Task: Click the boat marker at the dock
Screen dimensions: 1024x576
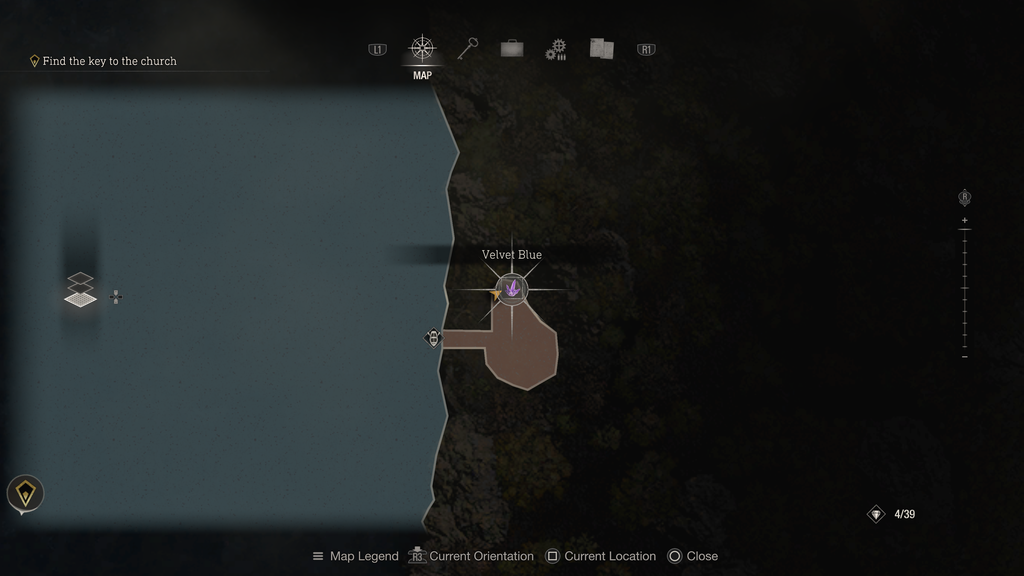Action: pos(433,338)
